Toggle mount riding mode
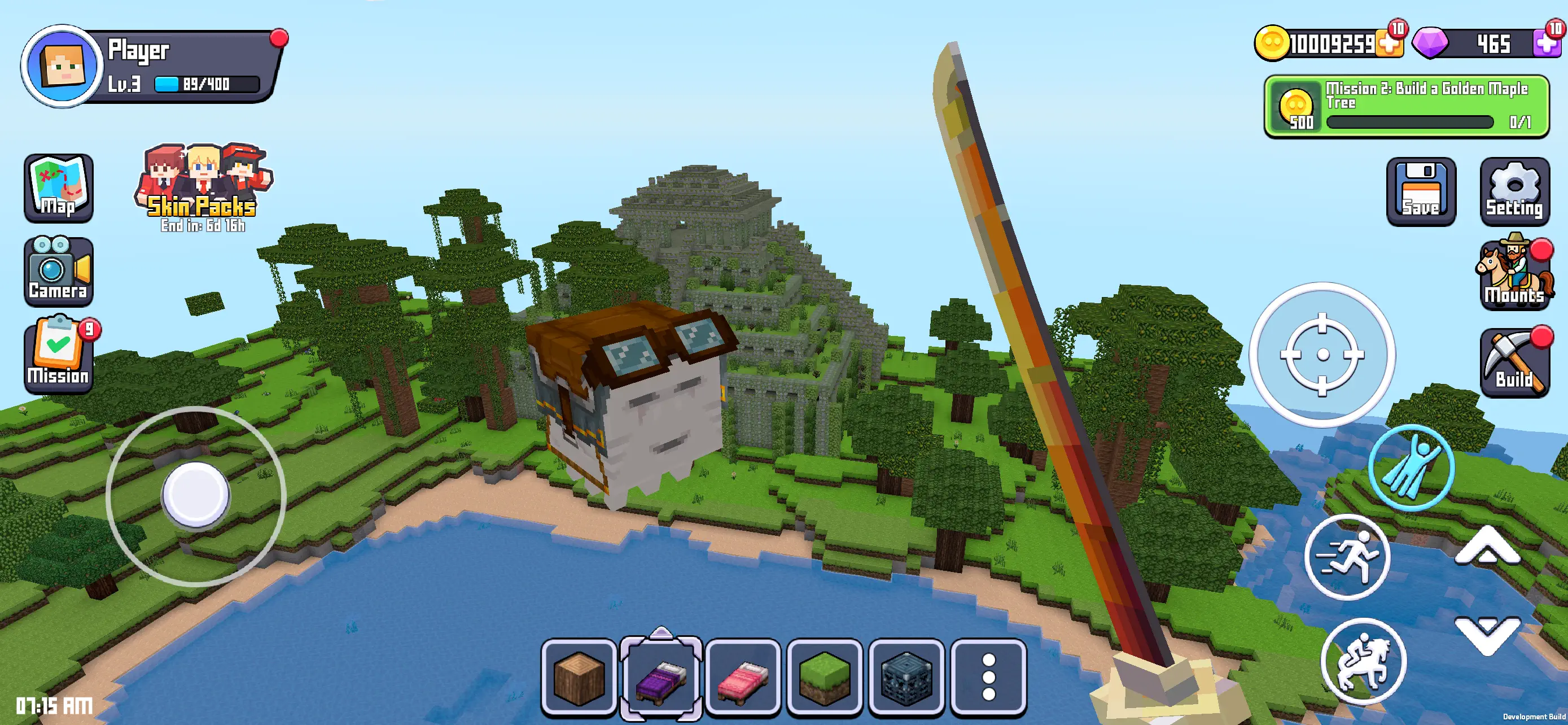Image resolution: width=1568 pixels, height=725 pixels. 1363,660
